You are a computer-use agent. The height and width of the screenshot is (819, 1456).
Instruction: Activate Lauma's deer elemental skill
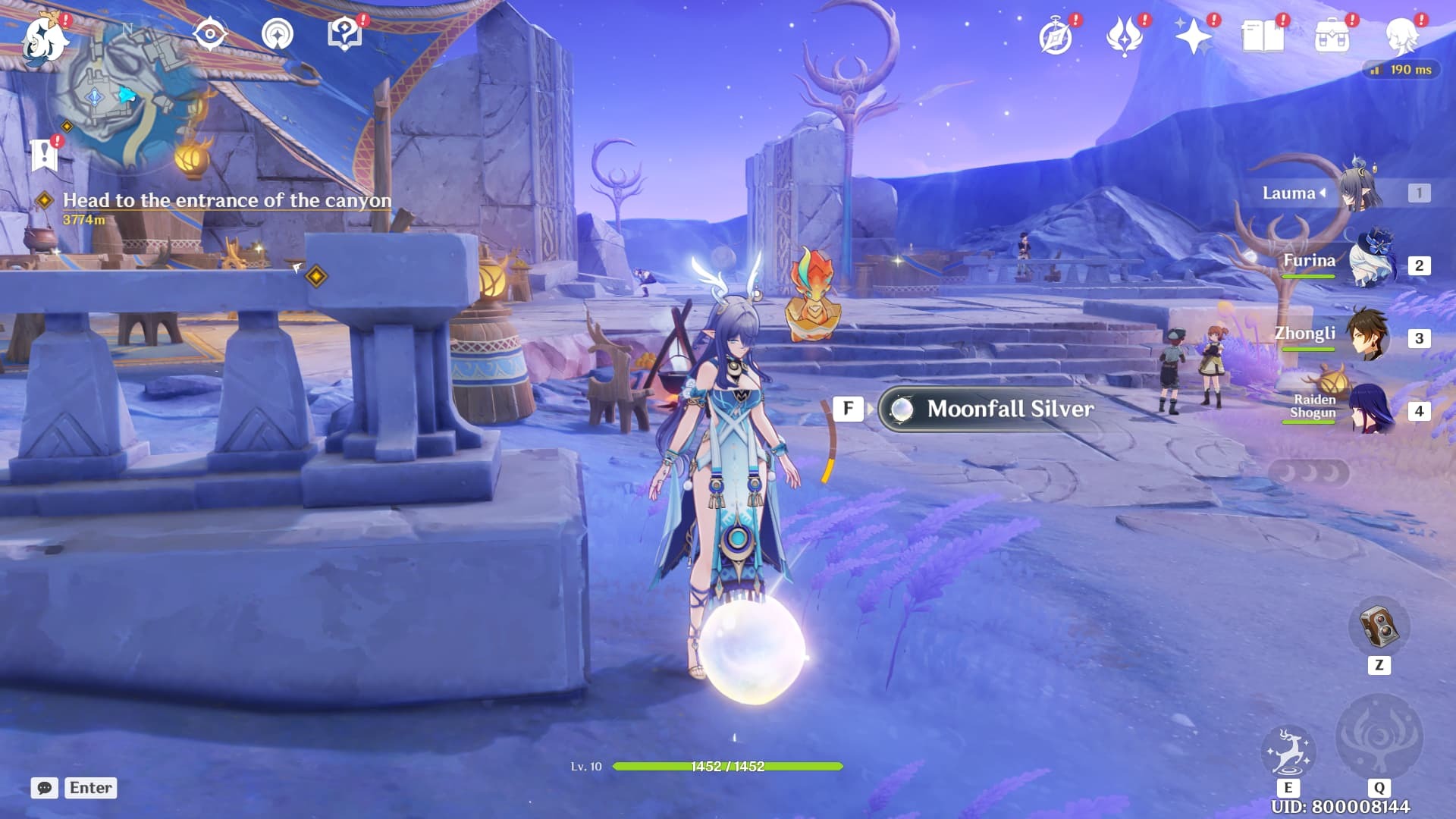(x=1288, y=752)
